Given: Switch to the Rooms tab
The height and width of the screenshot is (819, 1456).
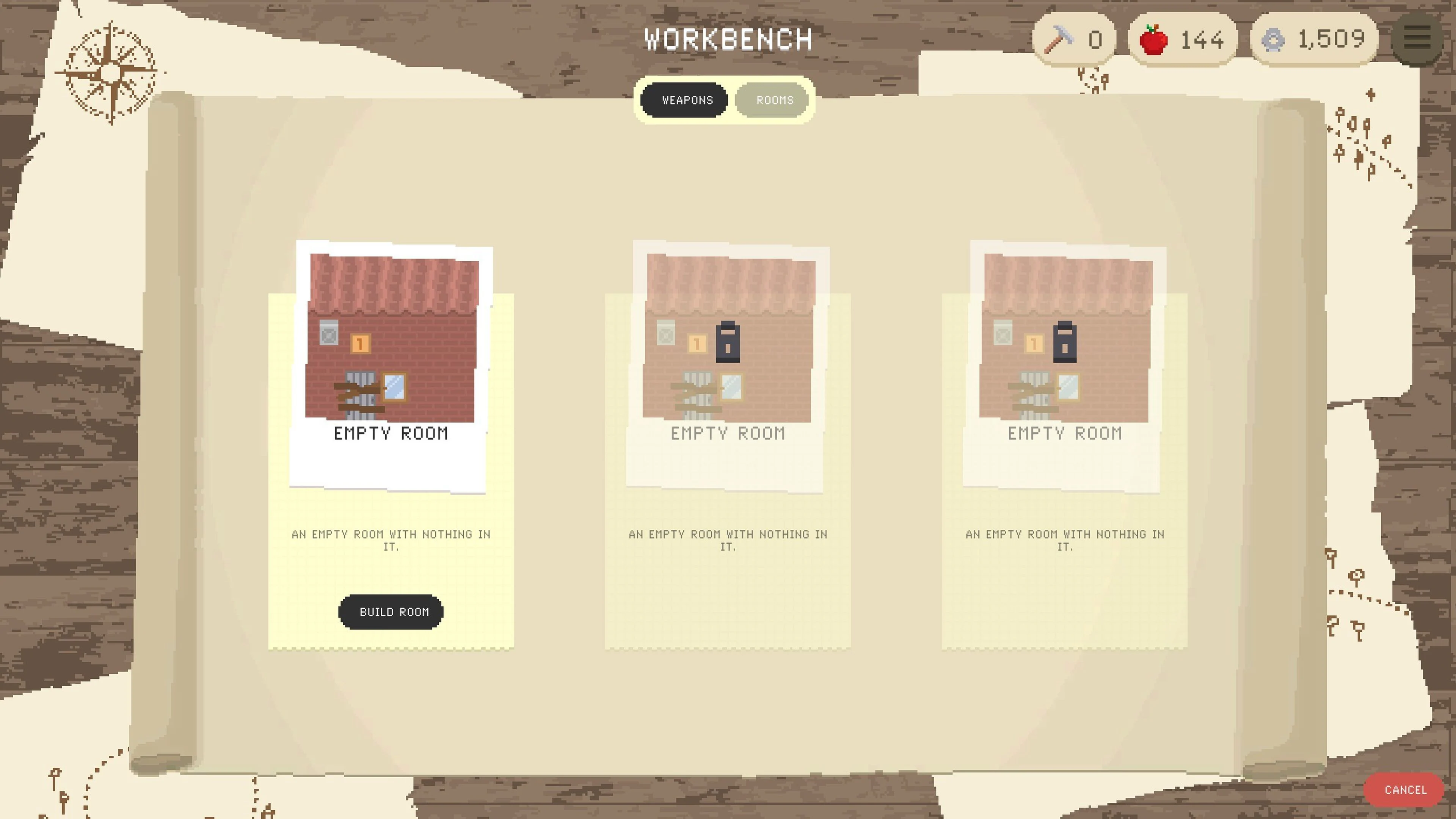Looking at the screenshot, I should point(773,100).
